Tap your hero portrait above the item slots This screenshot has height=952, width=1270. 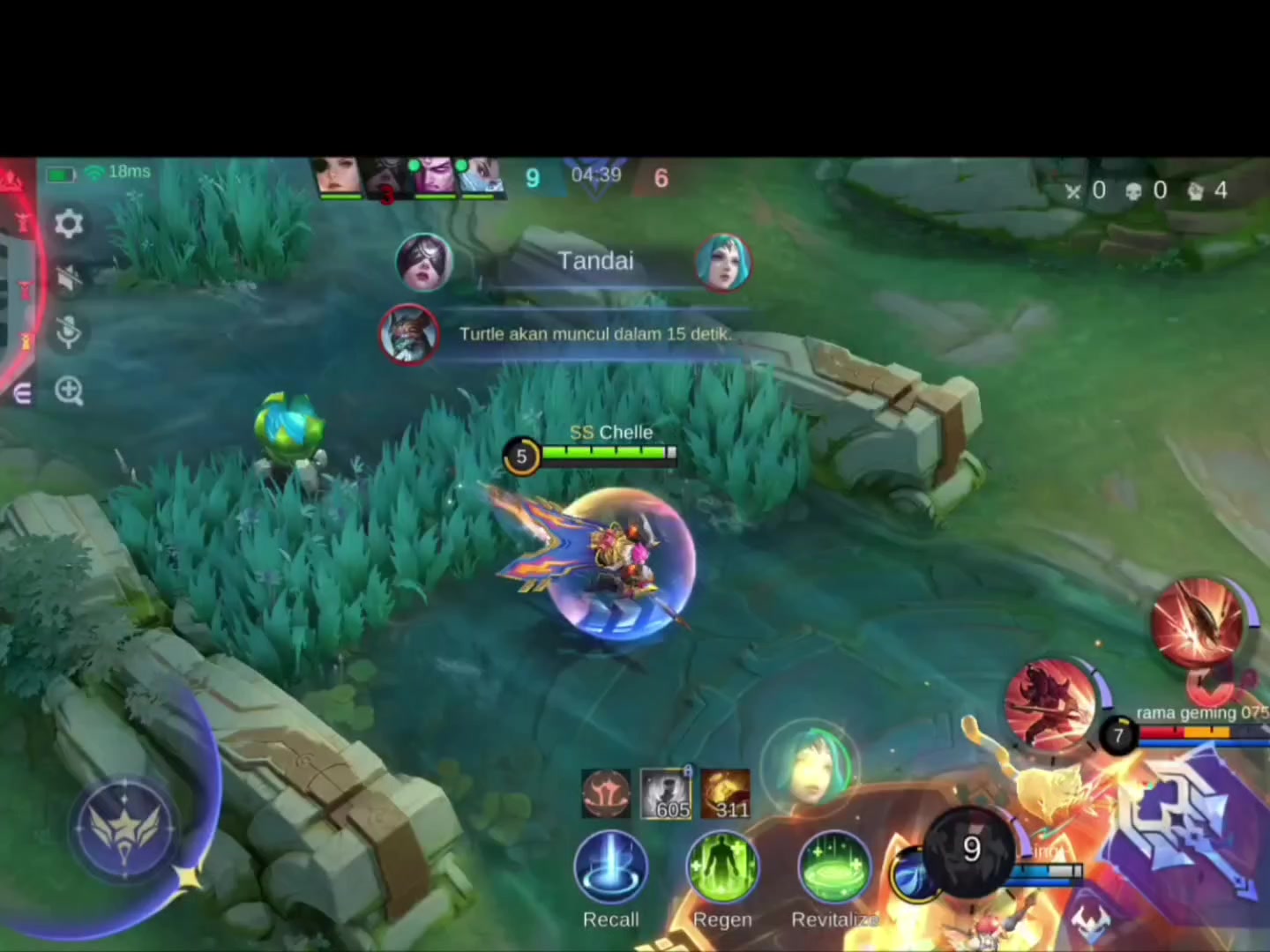coord(811,767)
